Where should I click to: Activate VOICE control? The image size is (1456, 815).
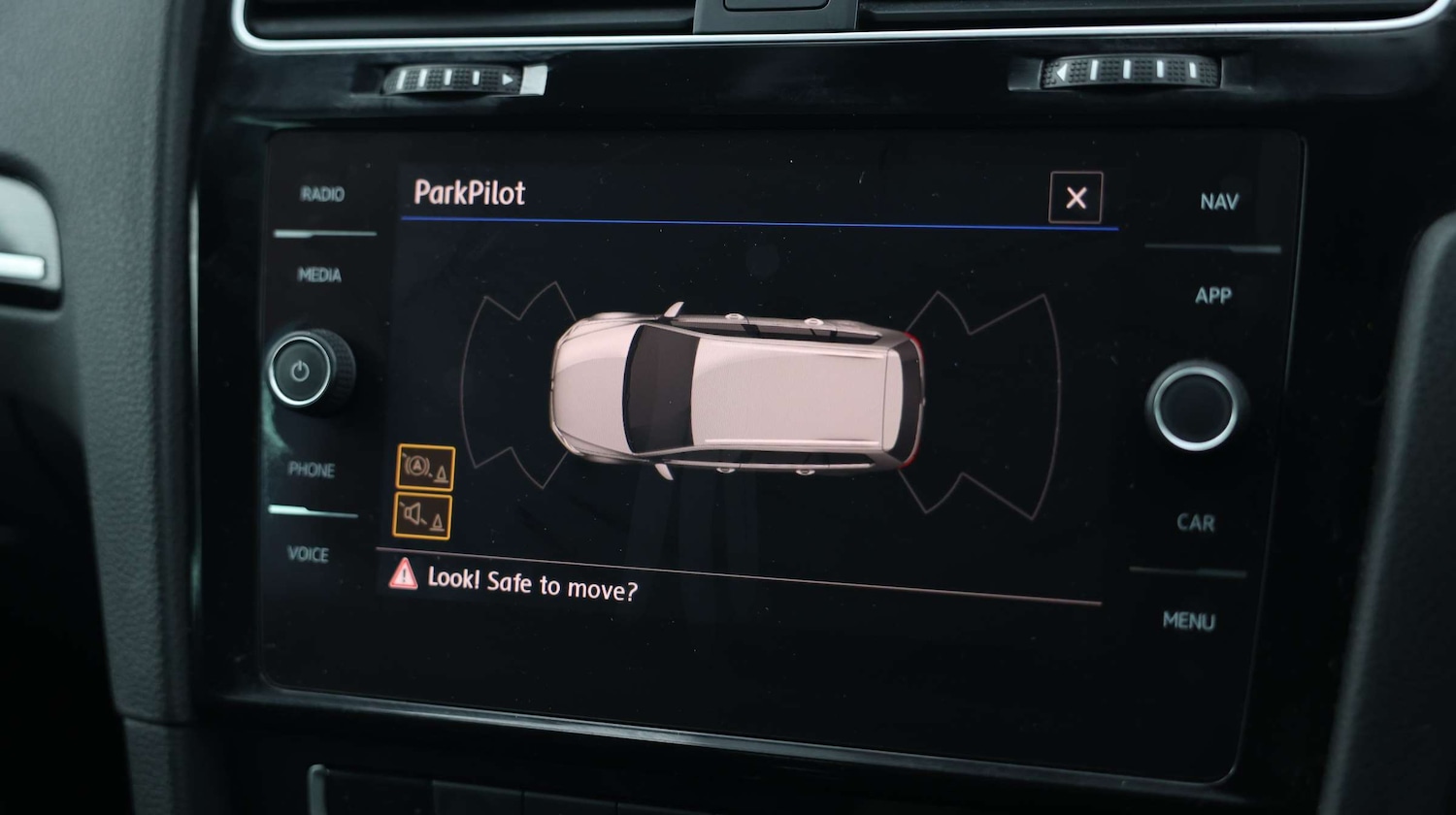[308, 554]
